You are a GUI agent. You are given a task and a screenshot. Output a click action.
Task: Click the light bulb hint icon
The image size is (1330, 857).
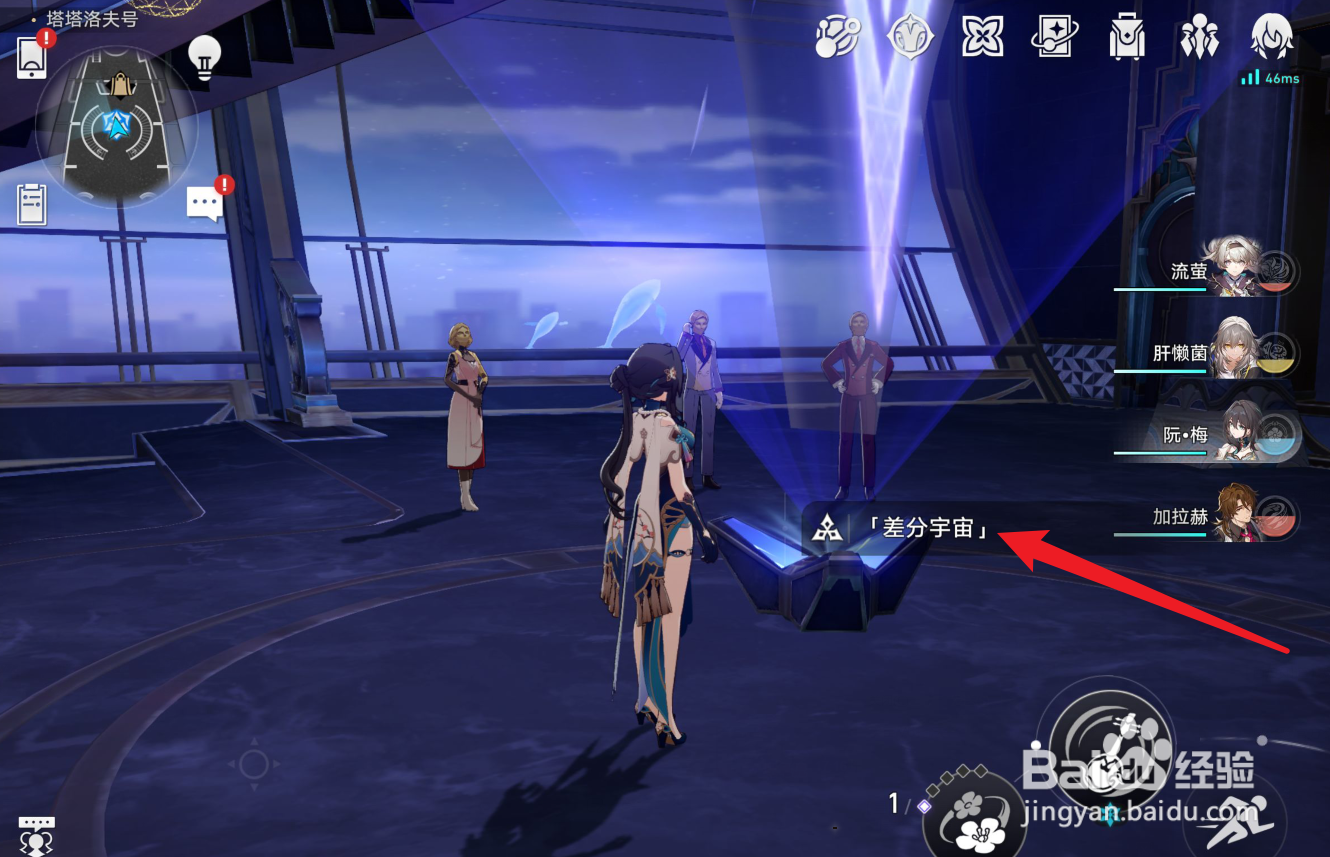pyautogui.click(x=204, y=60)
